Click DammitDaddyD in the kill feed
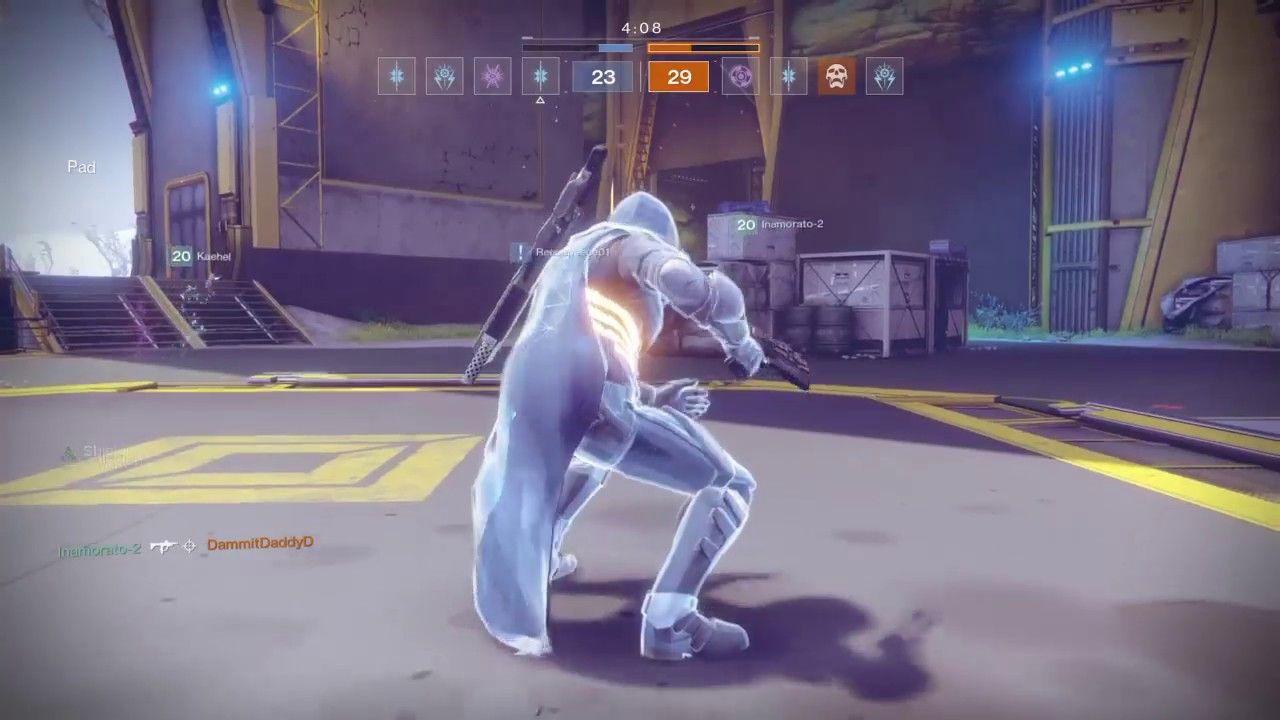 click(260, 544)
